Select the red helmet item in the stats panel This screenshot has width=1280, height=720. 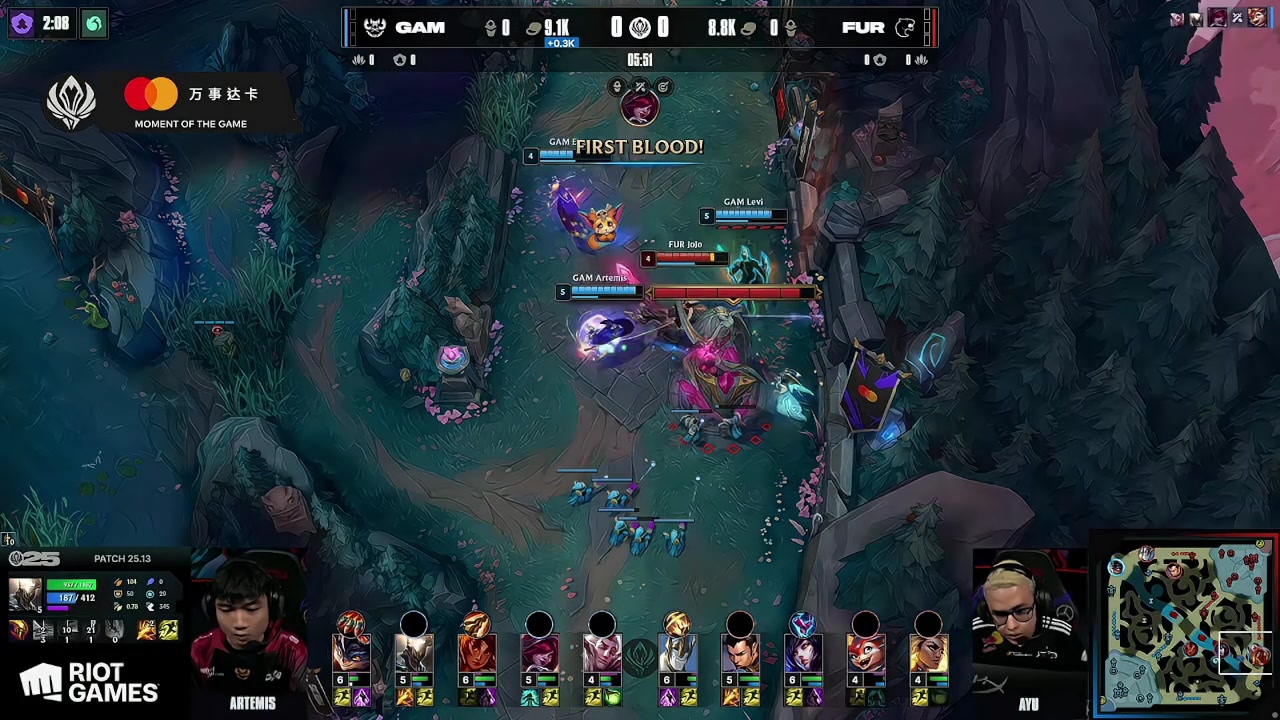(x=19, y=630)
